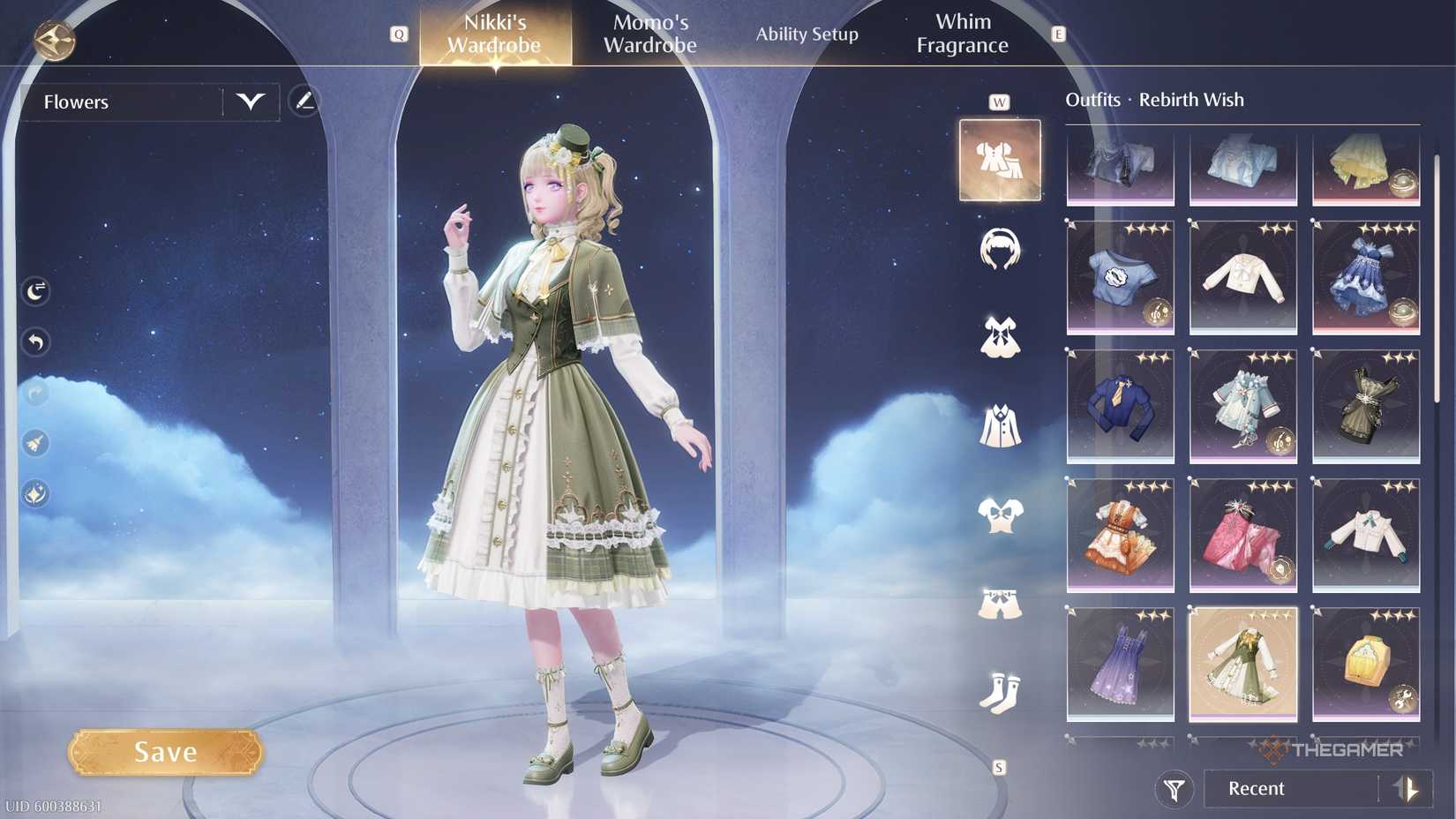Switch to Momo's Wardrobe tab
Screen dimensions: 1456x819
tap(650, 34)
